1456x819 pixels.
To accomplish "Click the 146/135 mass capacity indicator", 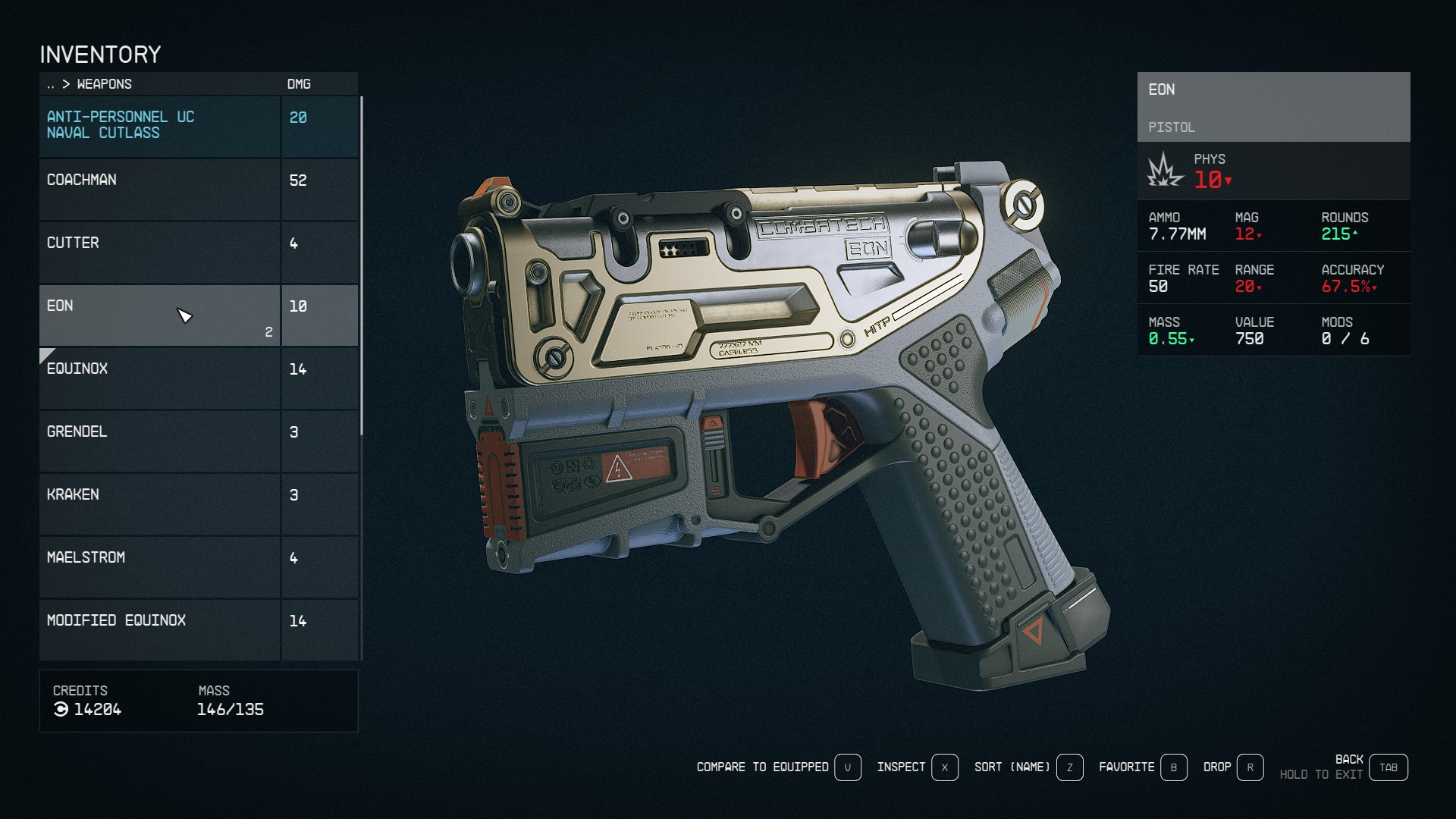I will [x=230, y=710].
